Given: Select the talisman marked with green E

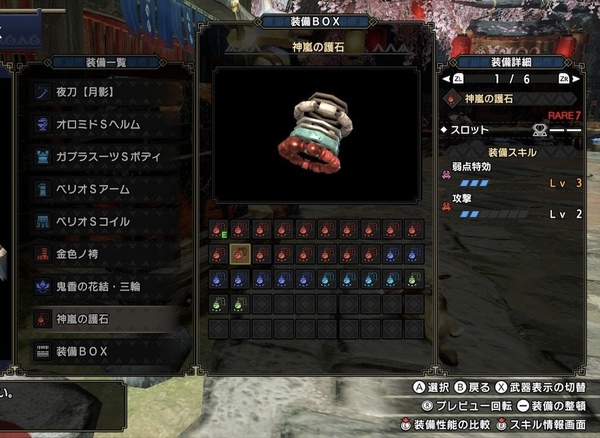Looking at the screenshot, I should (x=218, y=231).
